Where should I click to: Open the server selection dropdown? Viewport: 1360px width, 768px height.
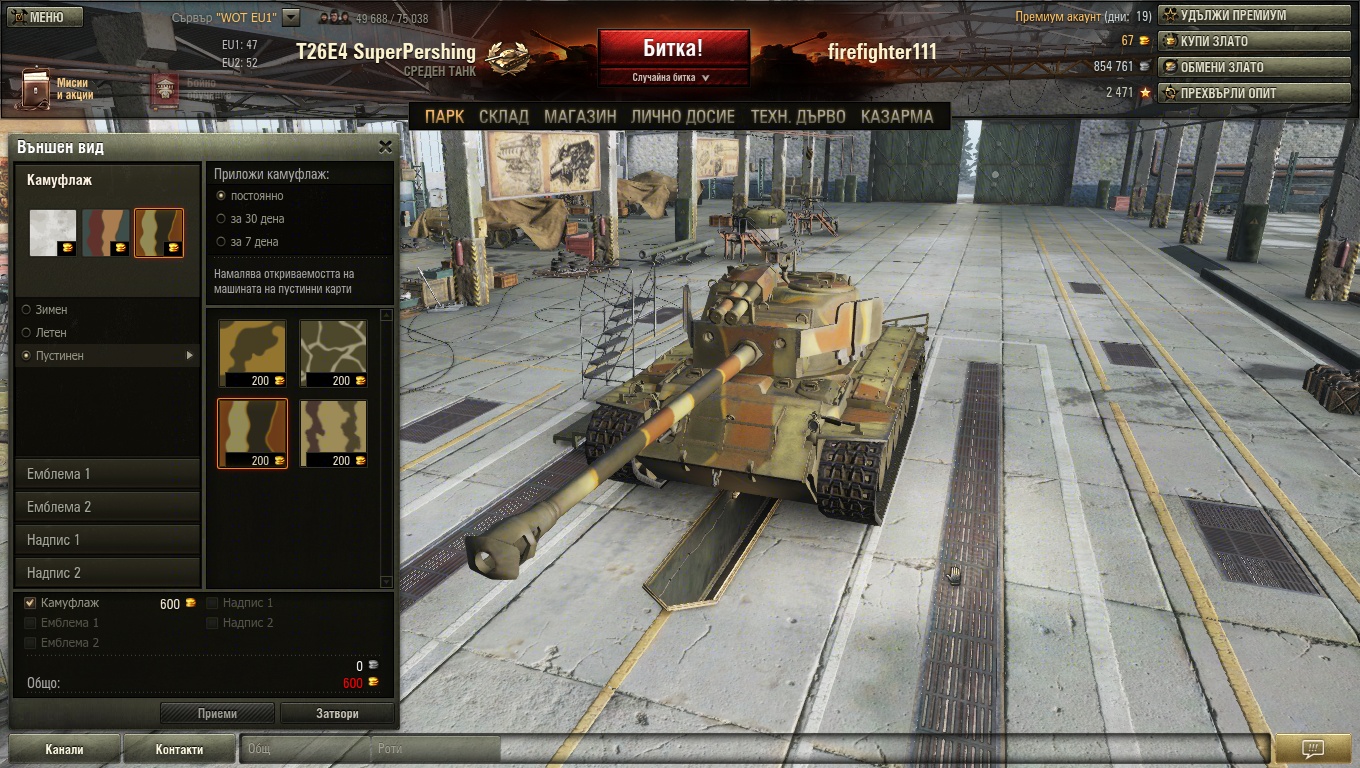(x=291, y=17)
